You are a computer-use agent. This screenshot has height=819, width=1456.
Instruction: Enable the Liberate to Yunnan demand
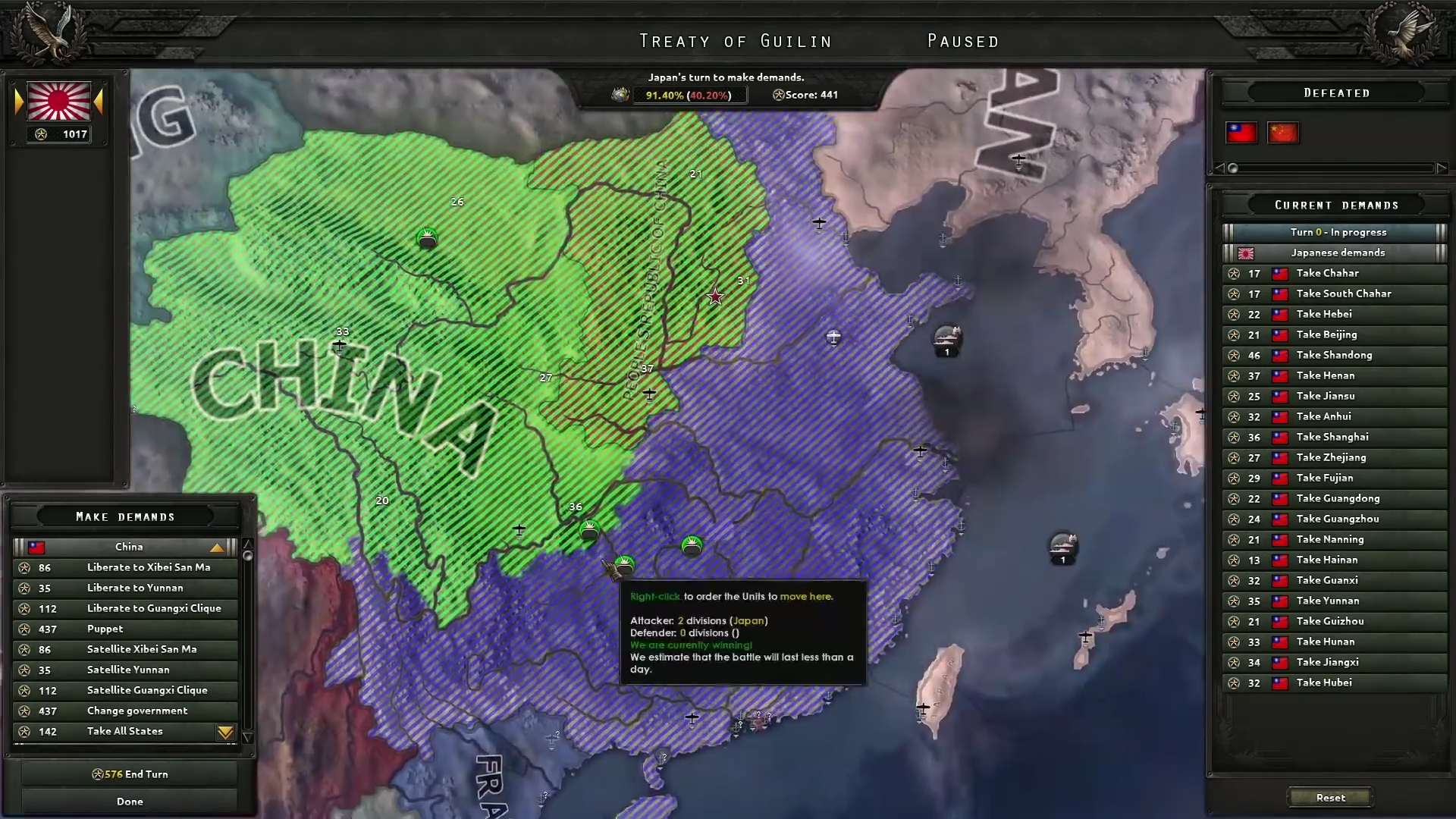pyautogui.click(x=136, y=588)
